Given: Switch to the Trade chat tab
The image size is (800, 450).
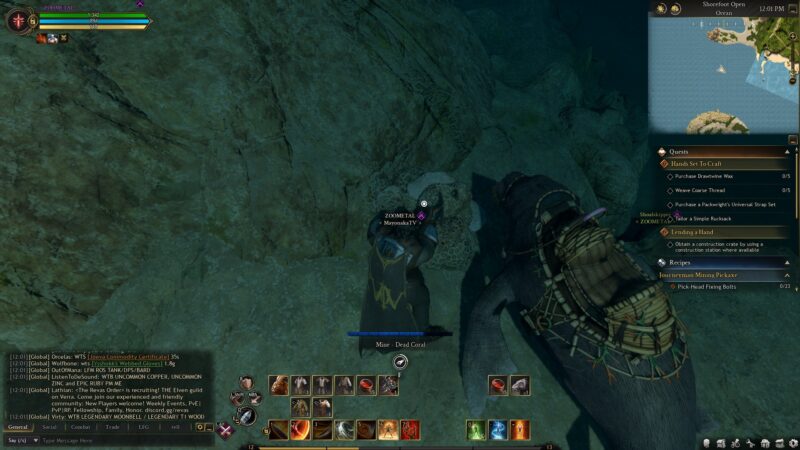Looking at the screenshot, I should (x=112, y=426).
